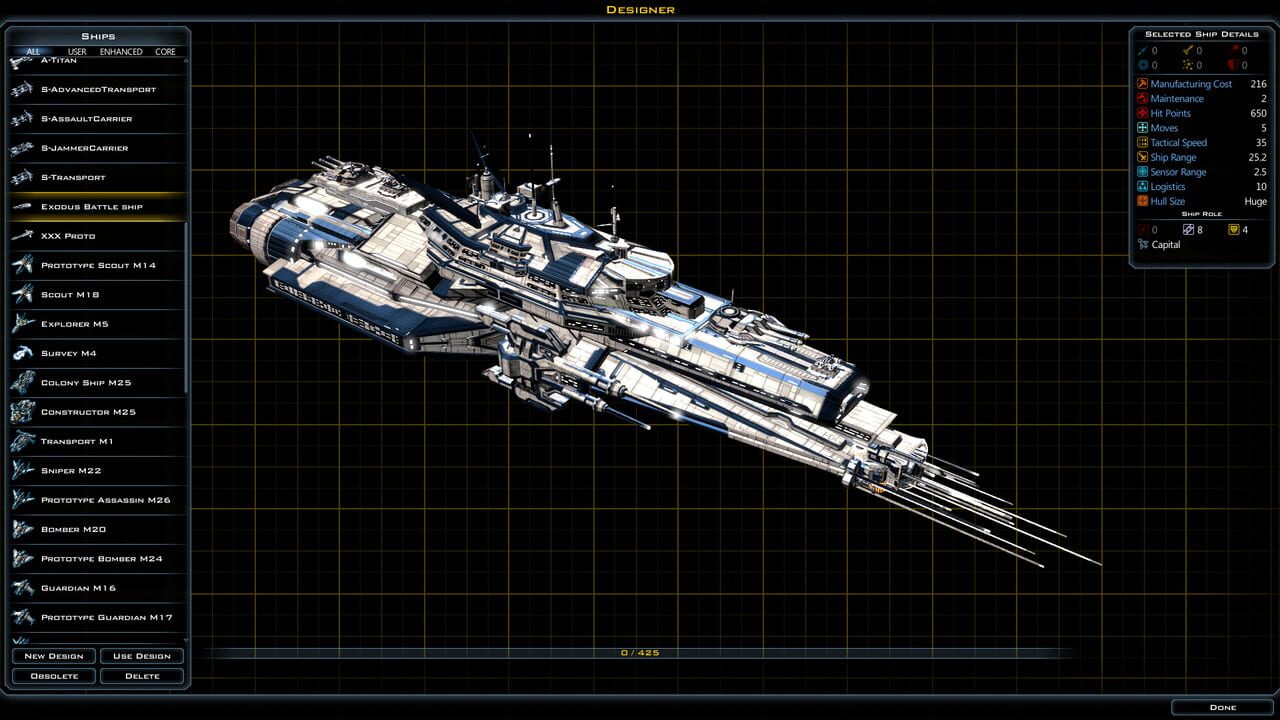Click the Sensor Range icon
The height and width of the screenshot is (720, 1280).
click(1141, 171)
